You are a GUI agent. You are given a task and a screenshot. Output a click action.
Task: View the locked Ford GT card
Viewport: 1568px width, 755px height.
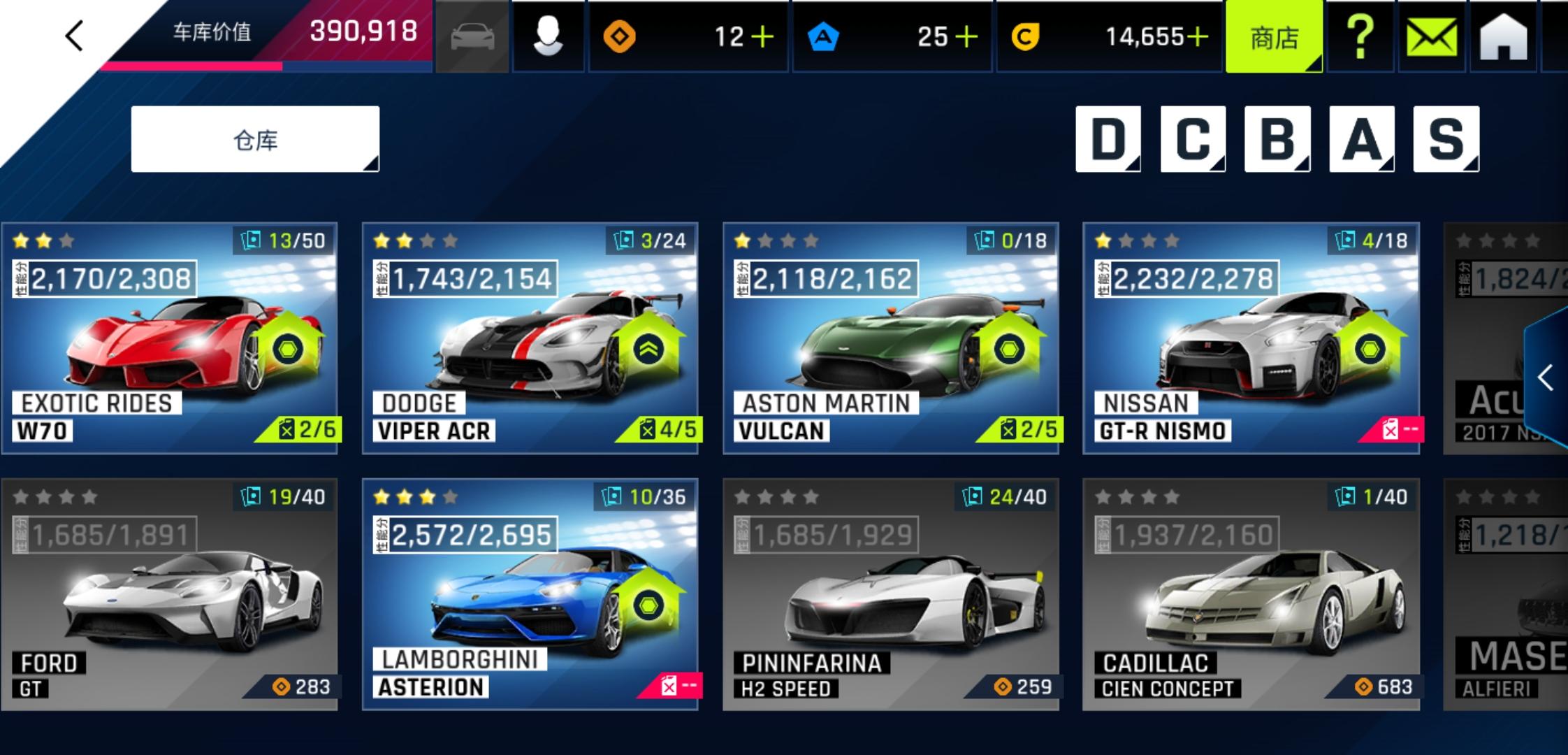(170, 594)
